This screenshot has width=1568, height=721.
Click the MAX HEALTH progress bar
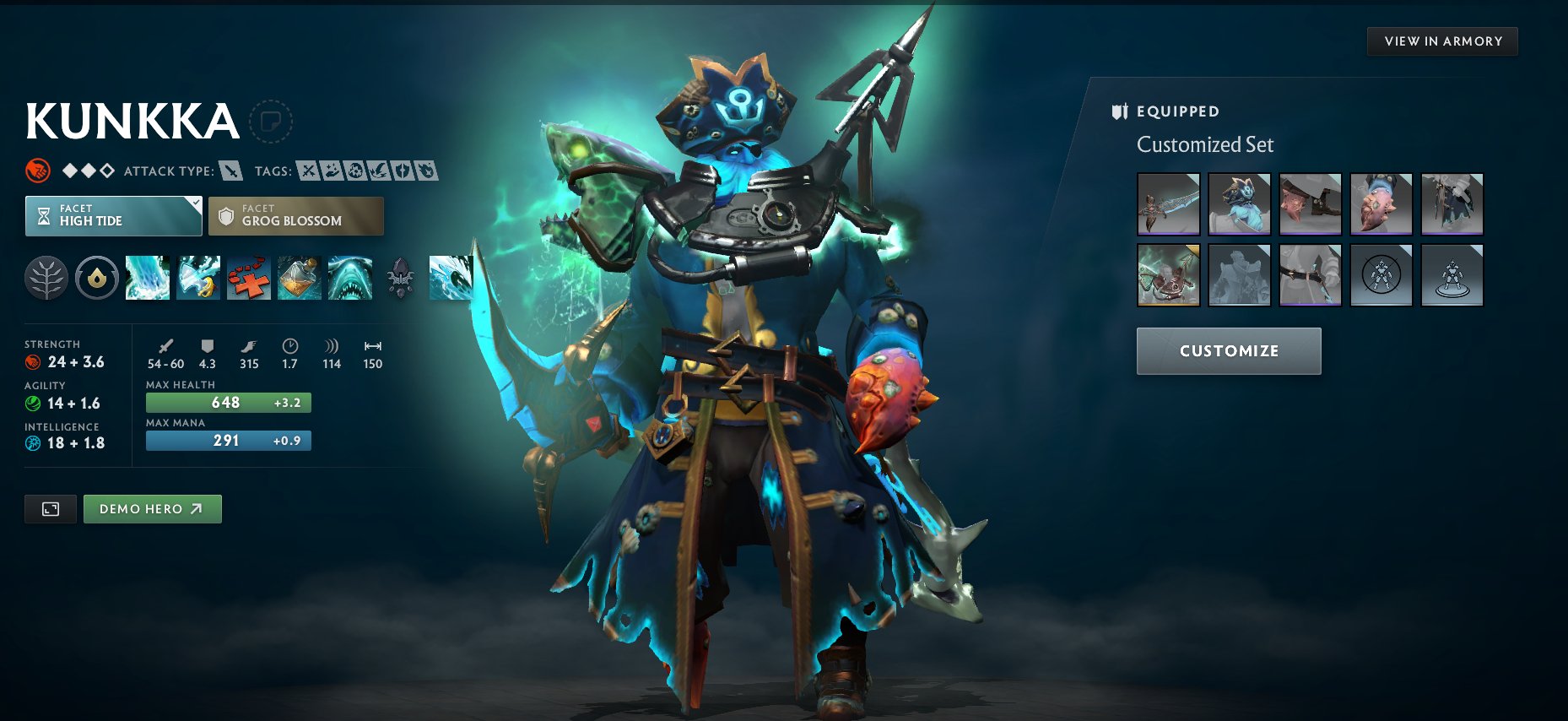(228, 403)
